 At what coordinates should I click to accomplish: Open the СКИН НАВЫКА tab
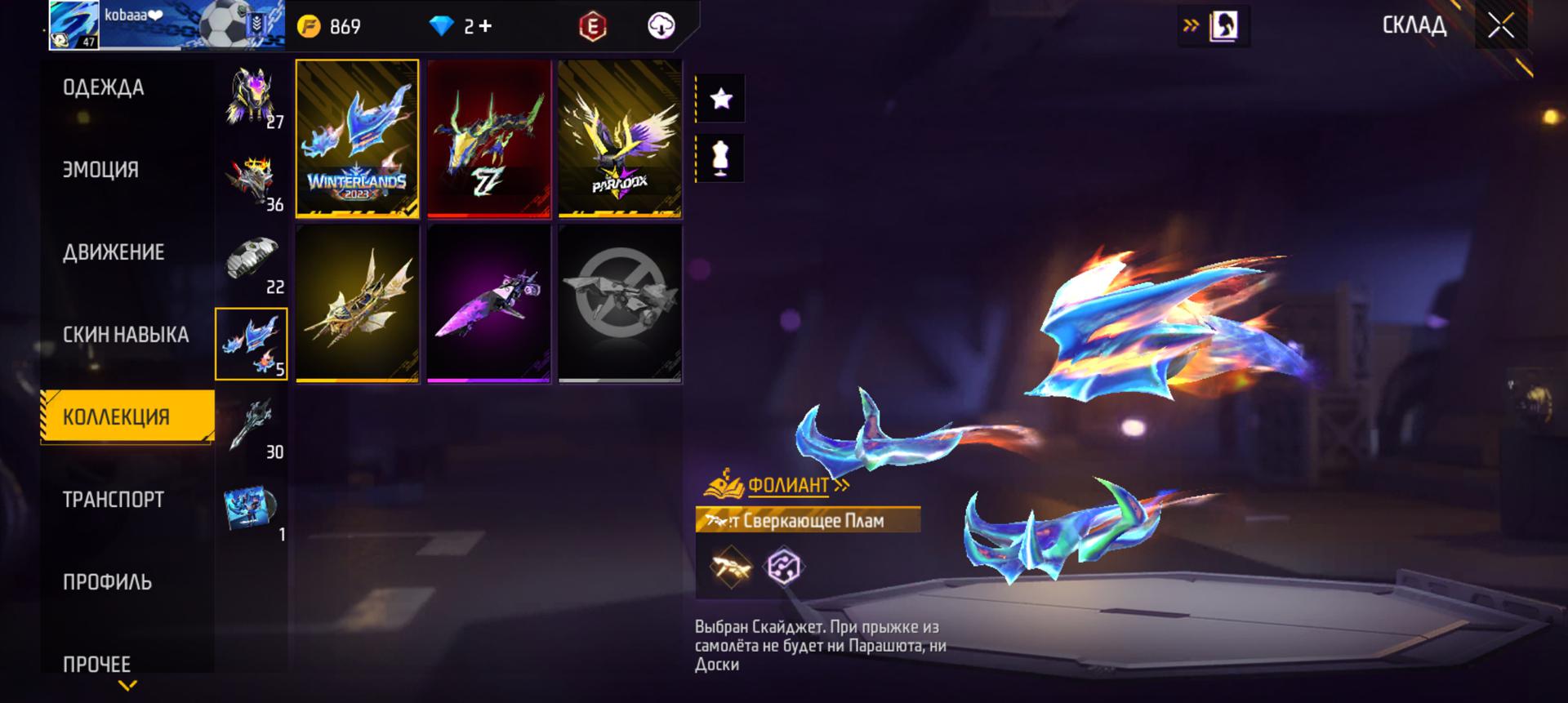click(x=126, y=335)
